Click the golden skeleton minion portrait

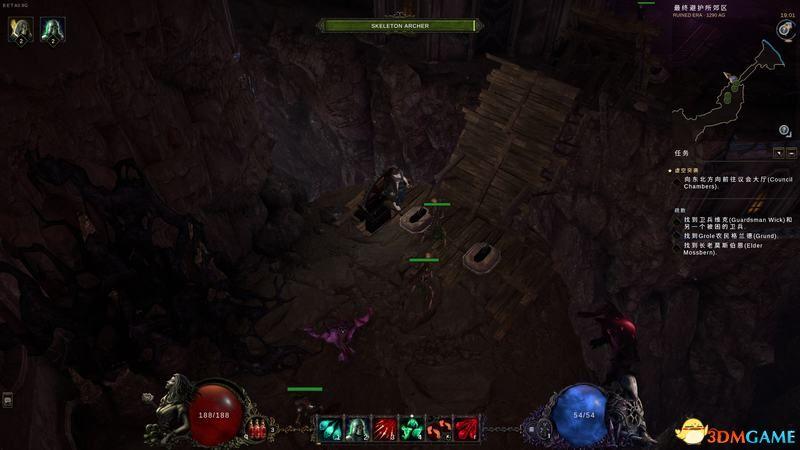click(20, 31)
